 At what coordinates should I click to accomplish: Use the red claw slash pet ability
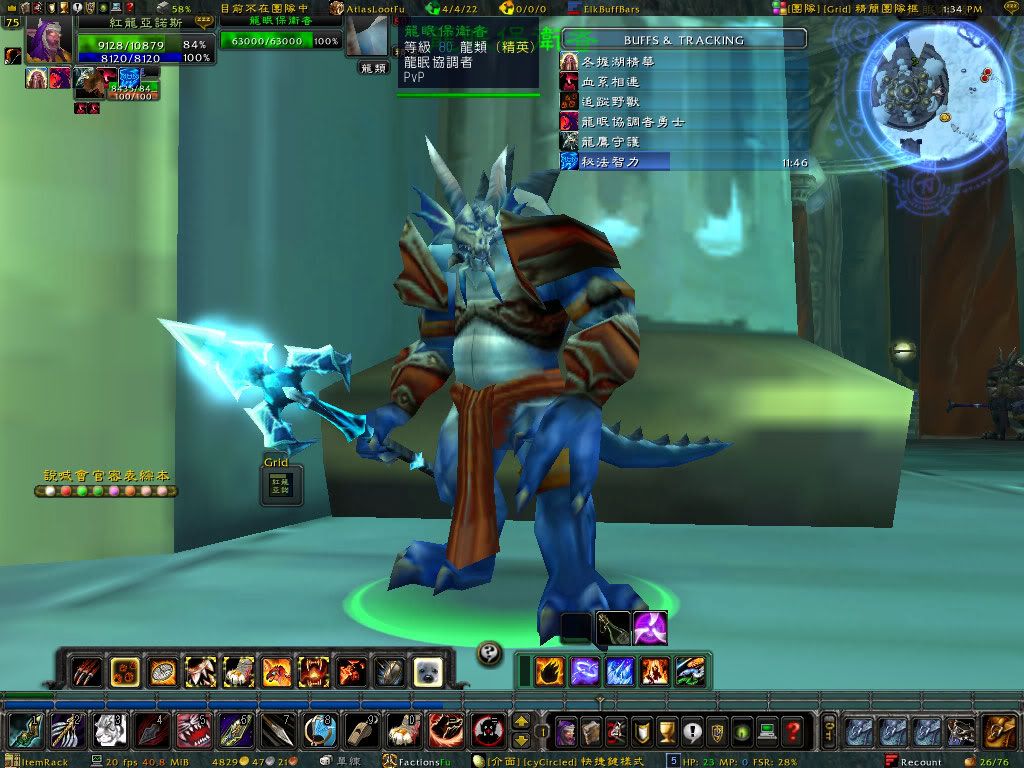click(87, 671)
